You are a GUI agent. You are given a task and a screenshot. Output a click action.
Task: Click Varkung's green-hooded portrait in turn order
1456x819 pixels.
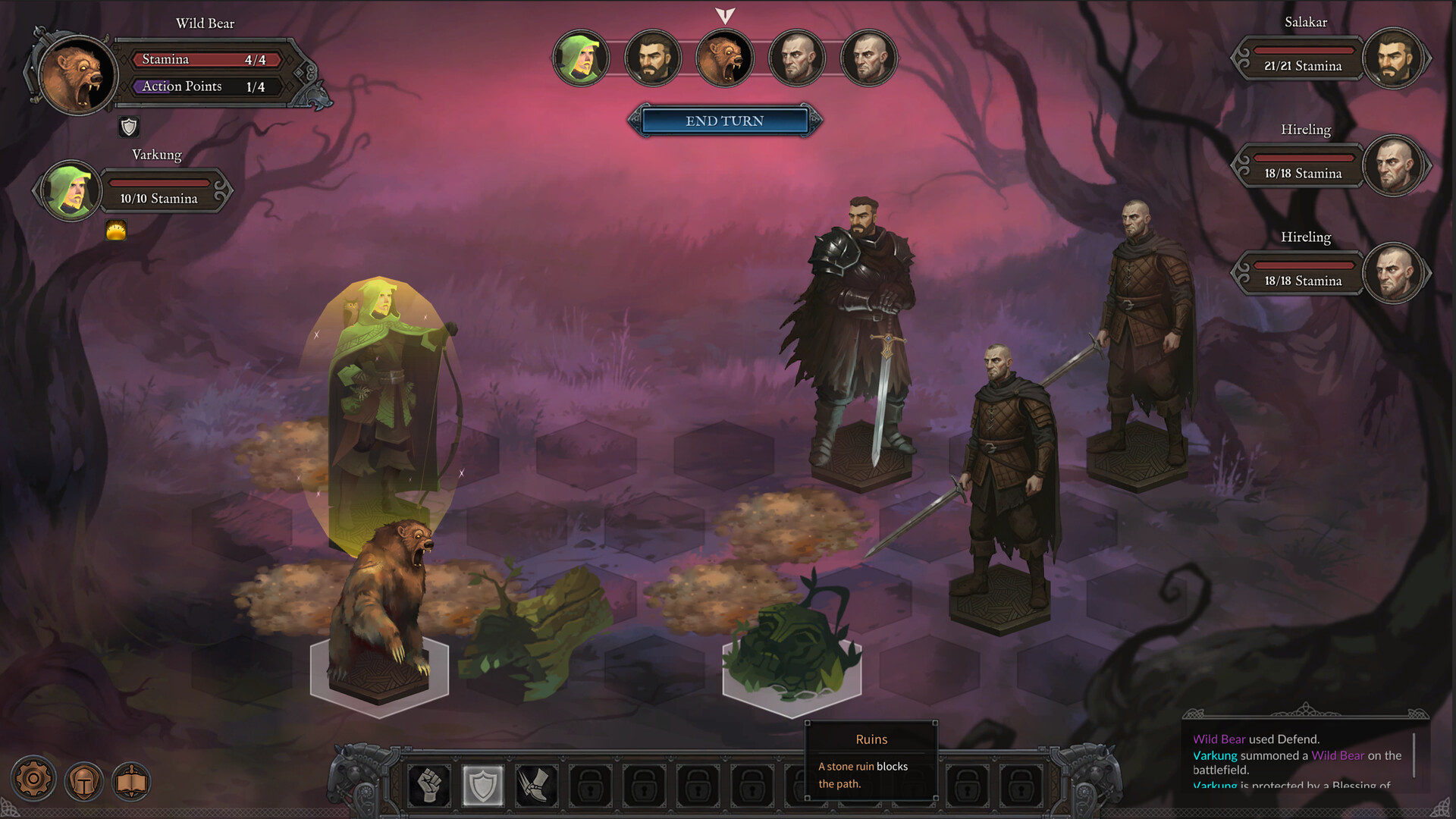pyautogui.click(x=581, y=58)
